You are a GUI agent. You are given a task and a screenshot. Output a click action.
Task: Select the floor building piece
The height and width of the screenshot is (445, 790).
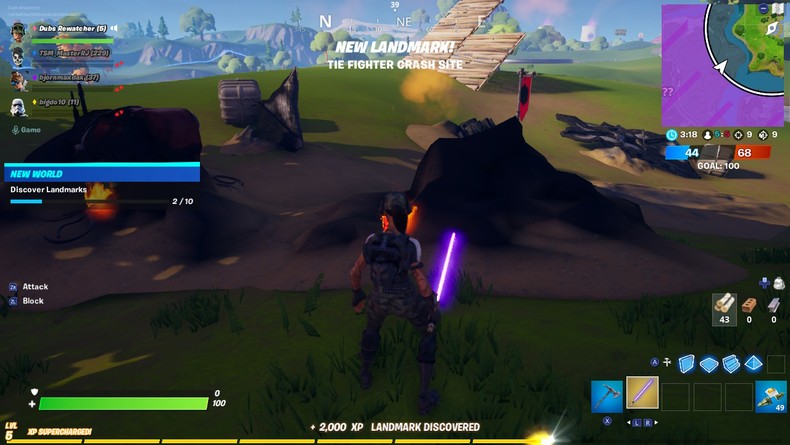709,364
